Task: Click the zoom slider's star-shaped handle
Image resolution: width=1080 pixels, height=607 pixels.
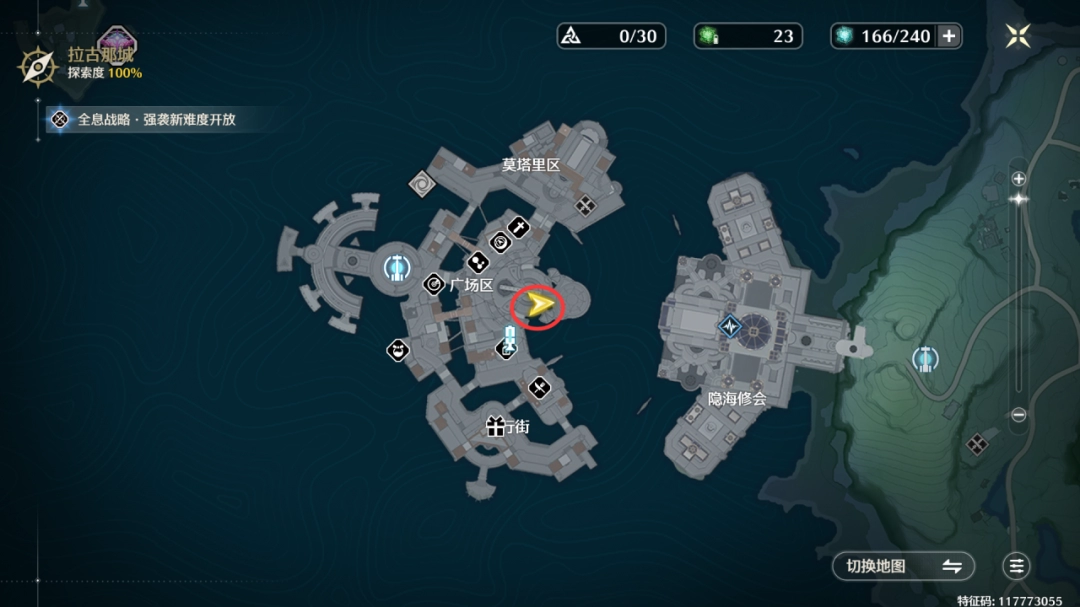Action: coord(1018,199)
